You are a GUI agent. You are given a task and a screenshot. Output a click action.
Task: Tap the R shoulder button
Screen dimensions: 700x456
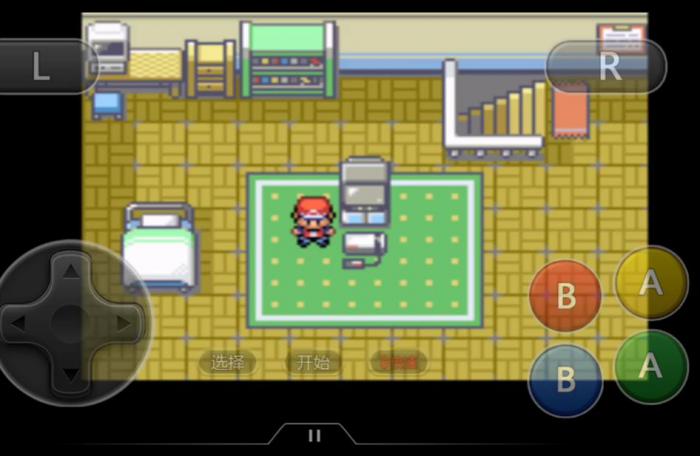click(x=607, y=67)
